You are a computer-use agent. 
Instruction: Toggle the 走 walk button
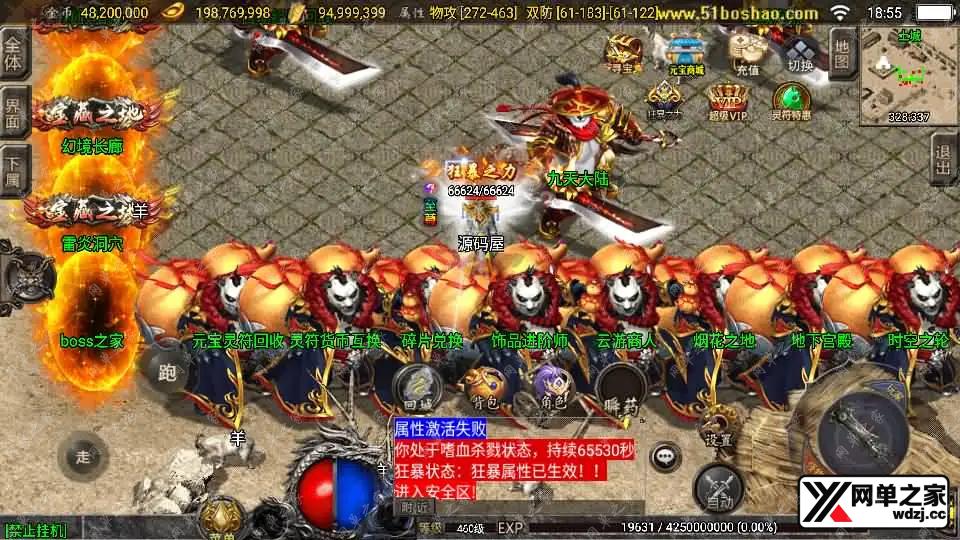point(83,457)
